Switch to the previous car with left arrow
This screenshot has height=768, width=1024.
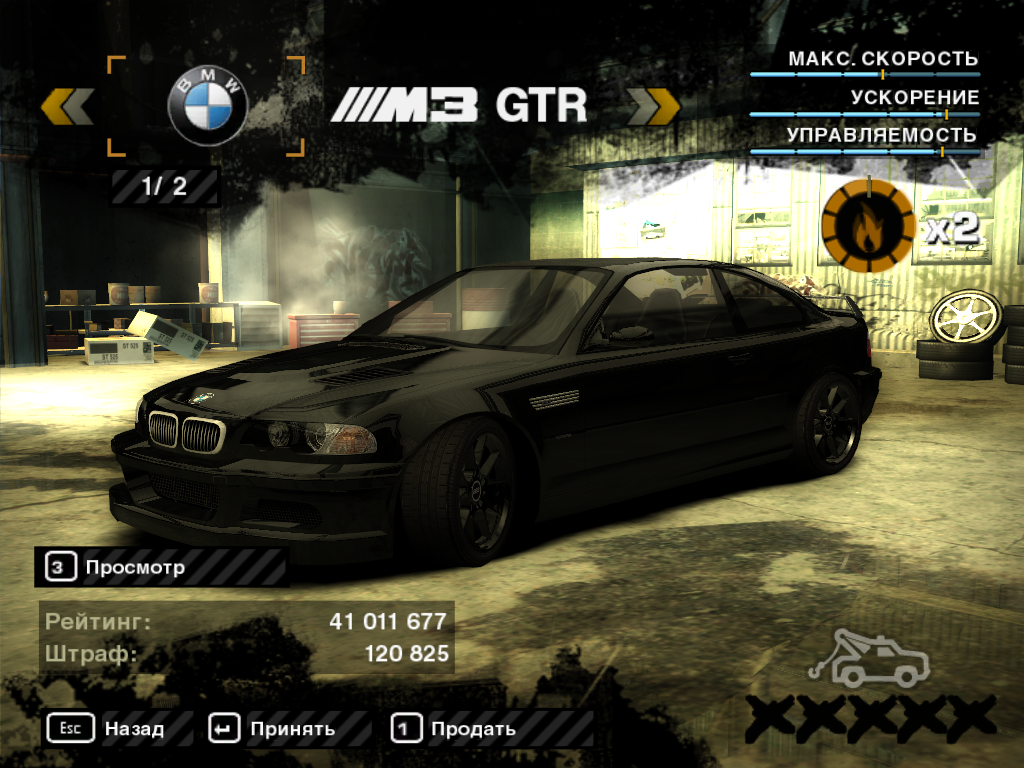point(68,106)
